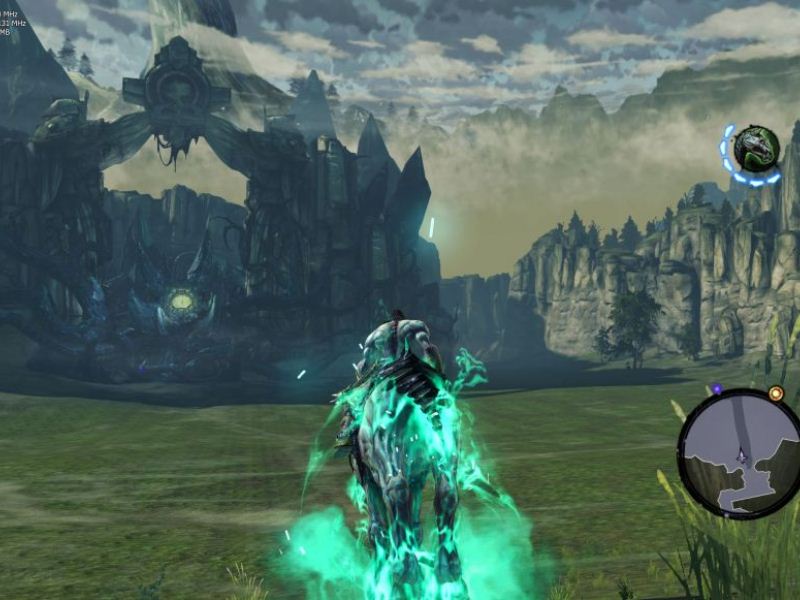Select the purple marker on the minimap rim
Viewport: 800px width, 600px height.
tap(717, 388)
